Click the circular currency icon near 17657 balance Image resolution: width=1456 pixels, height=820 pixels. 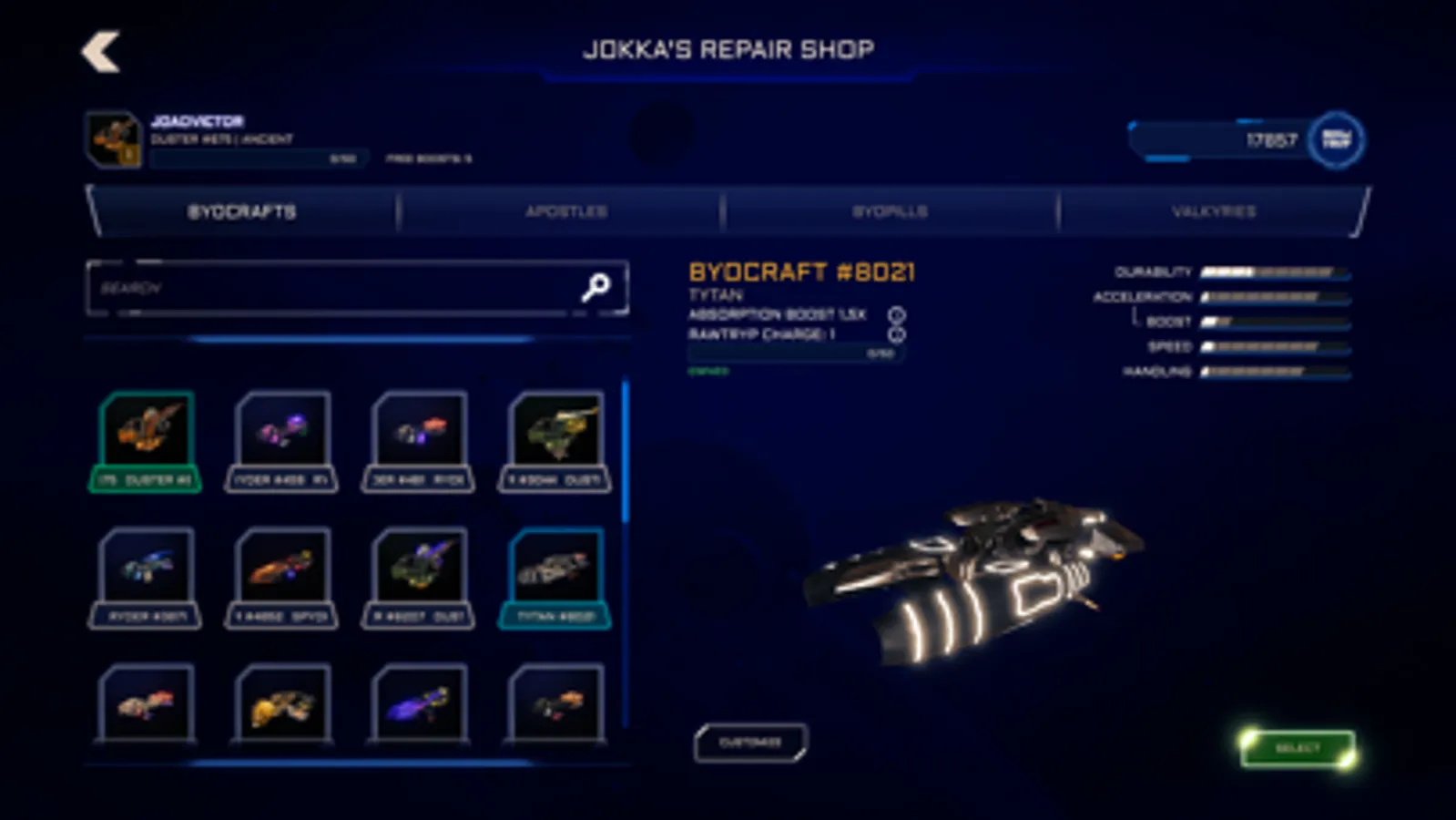1335,139
